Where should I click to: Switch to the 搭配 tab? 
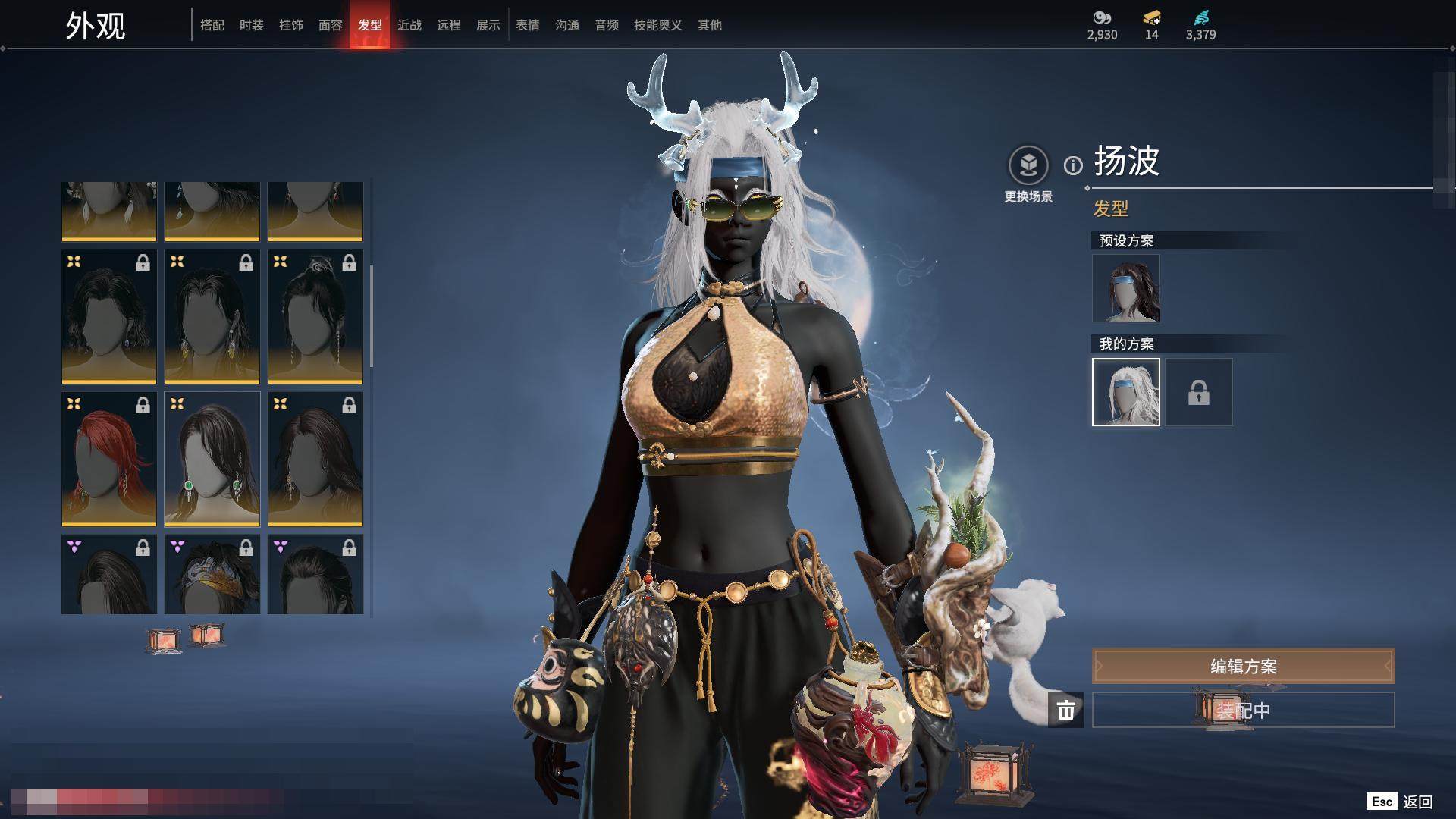pyautogui.click(x=212, y=25)
